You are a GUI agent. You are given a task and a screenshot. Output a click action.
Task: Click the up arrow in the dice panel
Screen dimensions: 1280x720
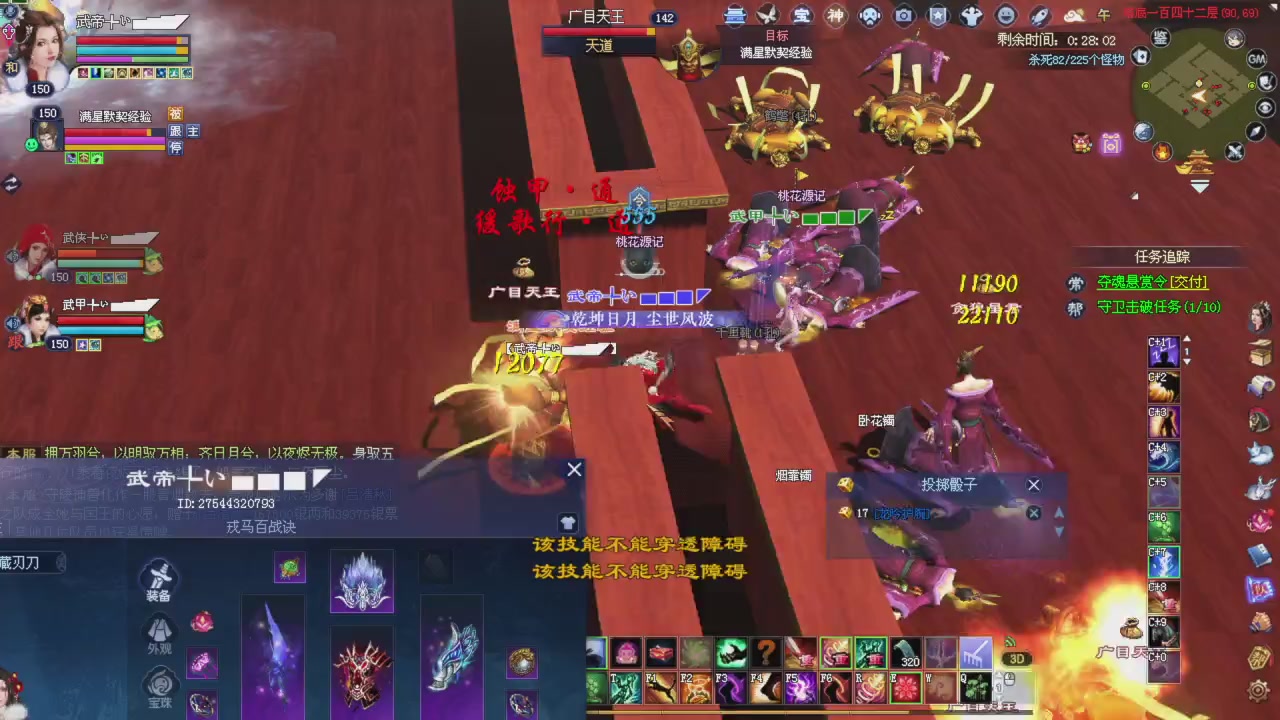pos(1059,513)
